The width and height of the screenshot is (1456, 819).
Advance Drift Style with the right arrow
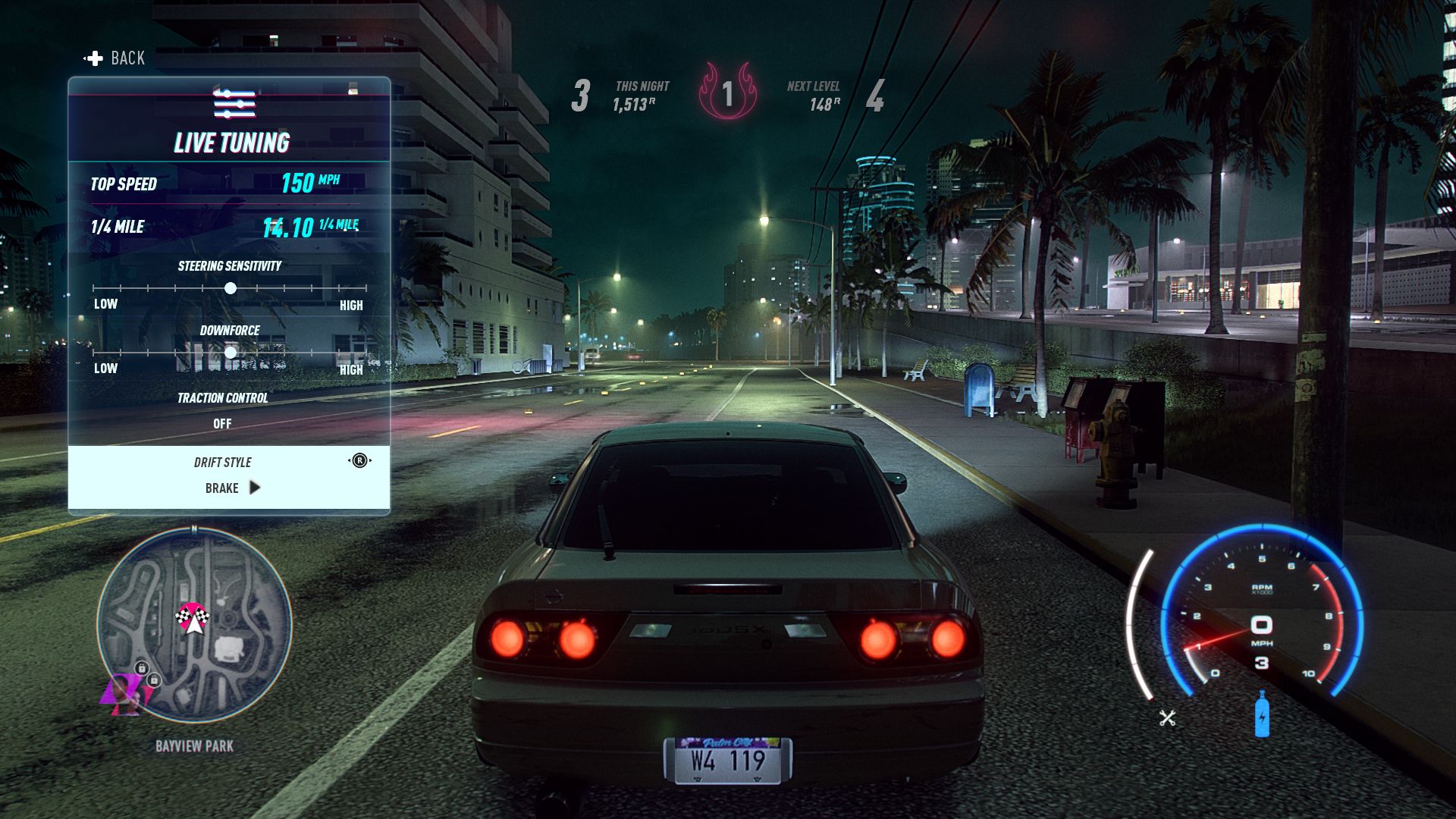(255, 488)
